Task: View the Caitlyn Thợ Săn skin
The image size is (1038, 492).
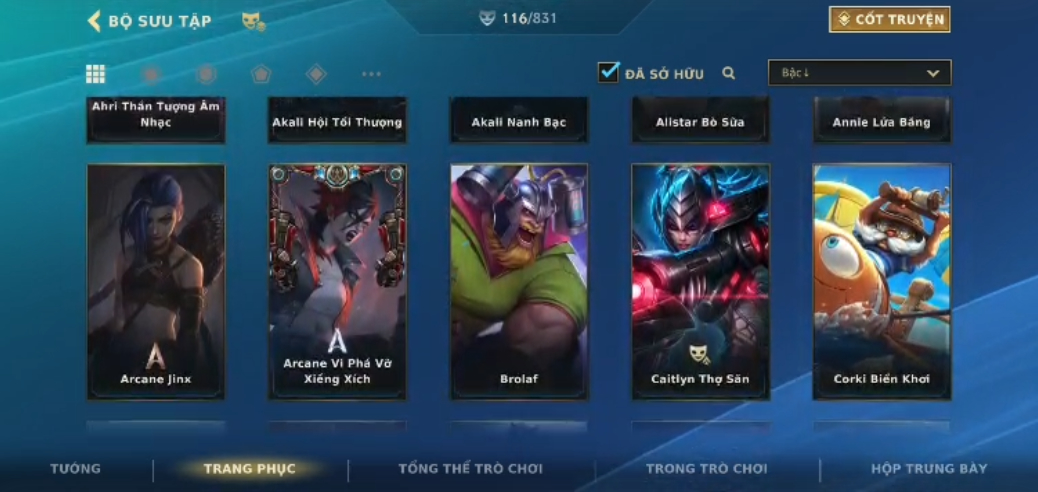Action: [x=700, y=281]
